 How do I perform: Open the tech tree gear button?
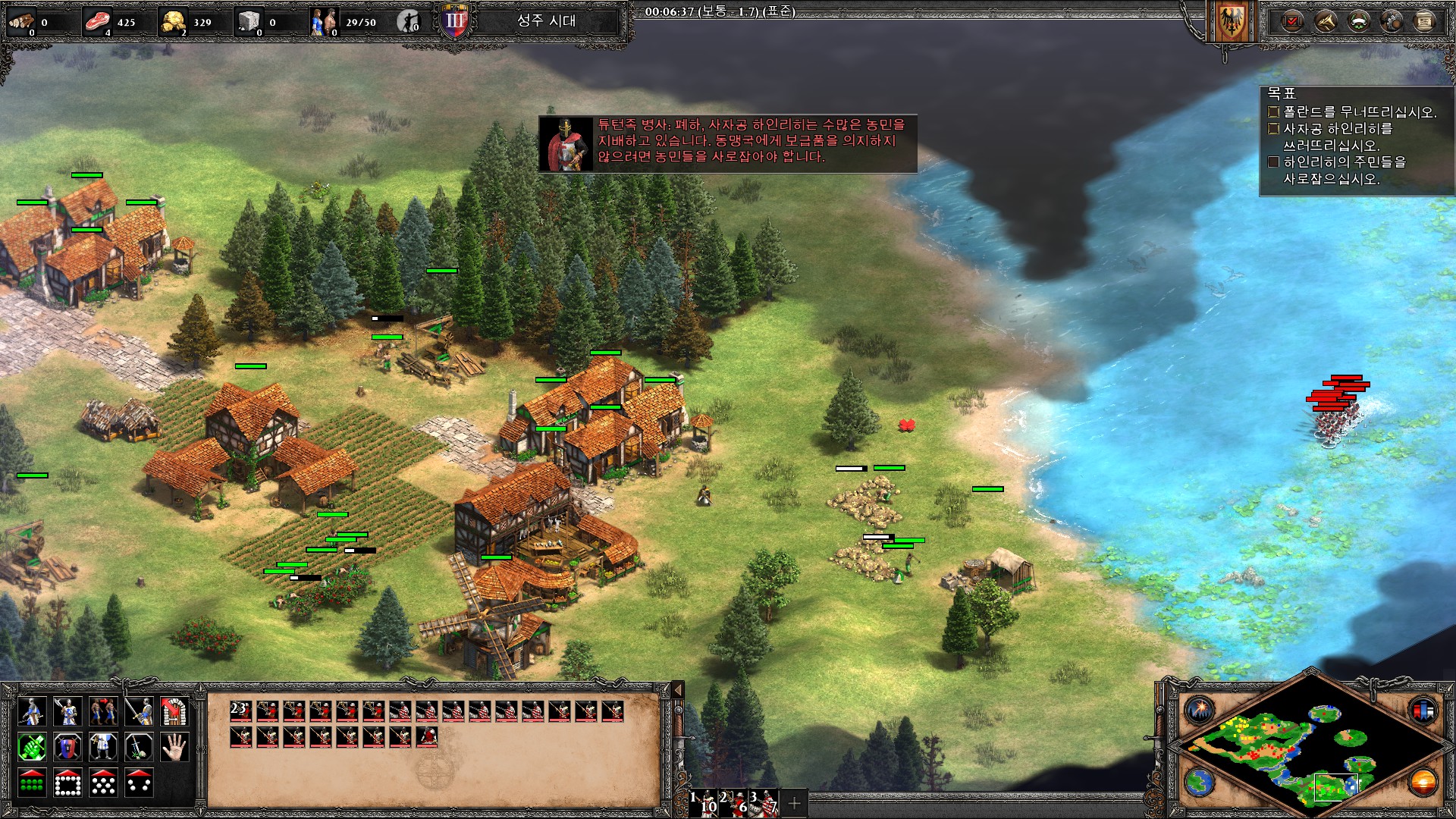pyautogui.click(x=1392, y=21)
